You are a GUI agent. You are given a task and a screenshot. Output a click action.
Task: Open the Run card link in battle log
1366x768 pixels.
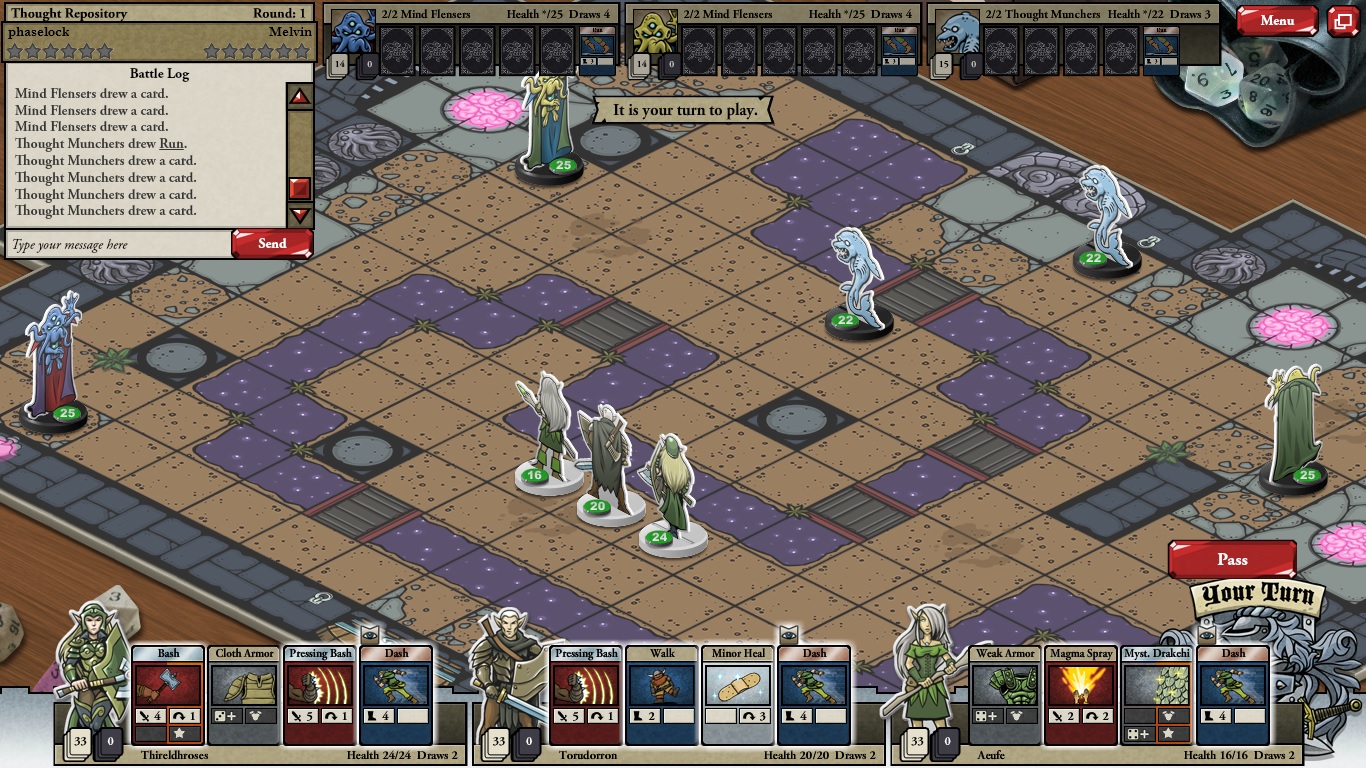pos(171,144)
